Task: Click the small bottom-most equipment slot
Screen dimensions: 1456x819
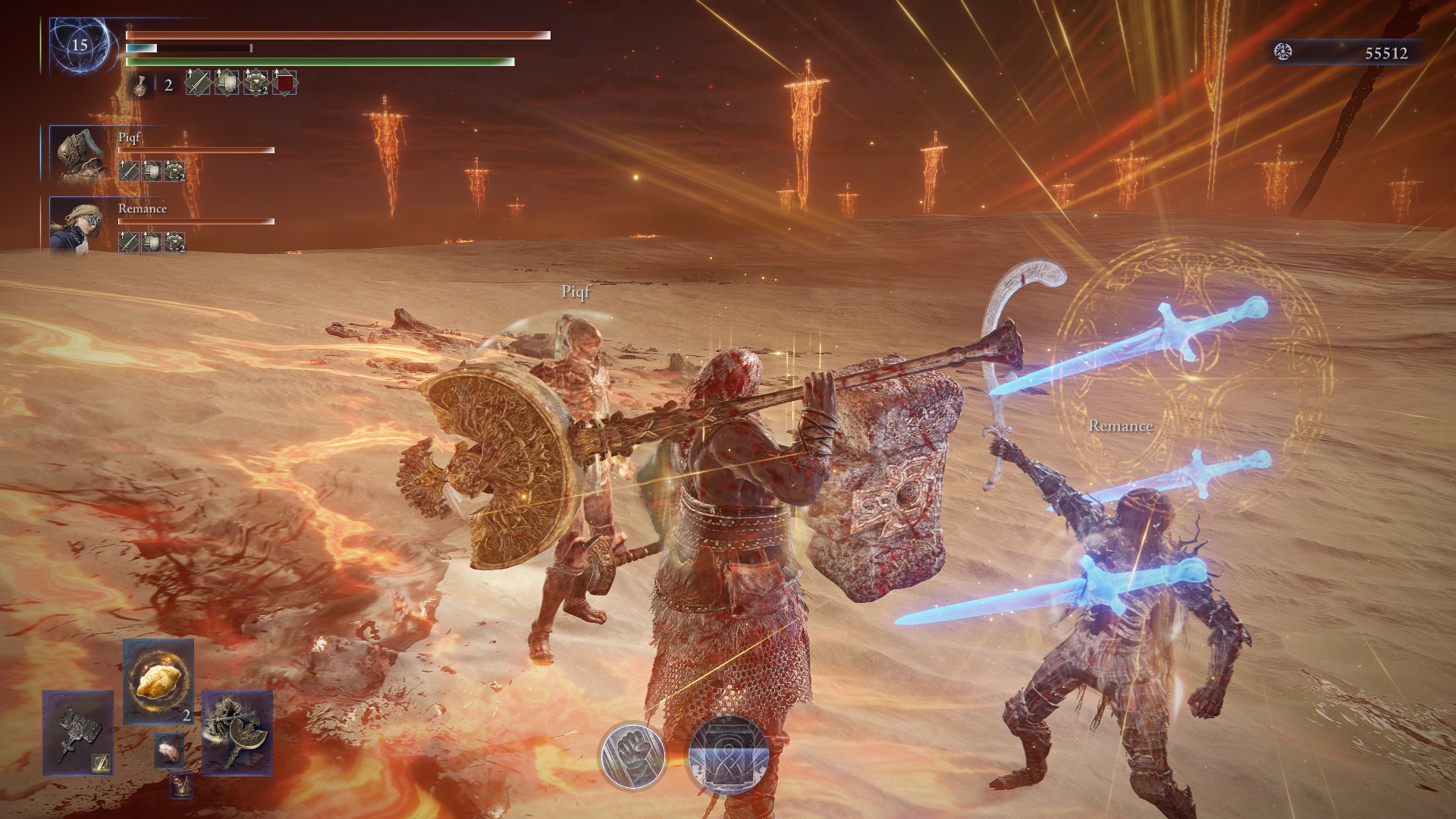Action: 180,785
